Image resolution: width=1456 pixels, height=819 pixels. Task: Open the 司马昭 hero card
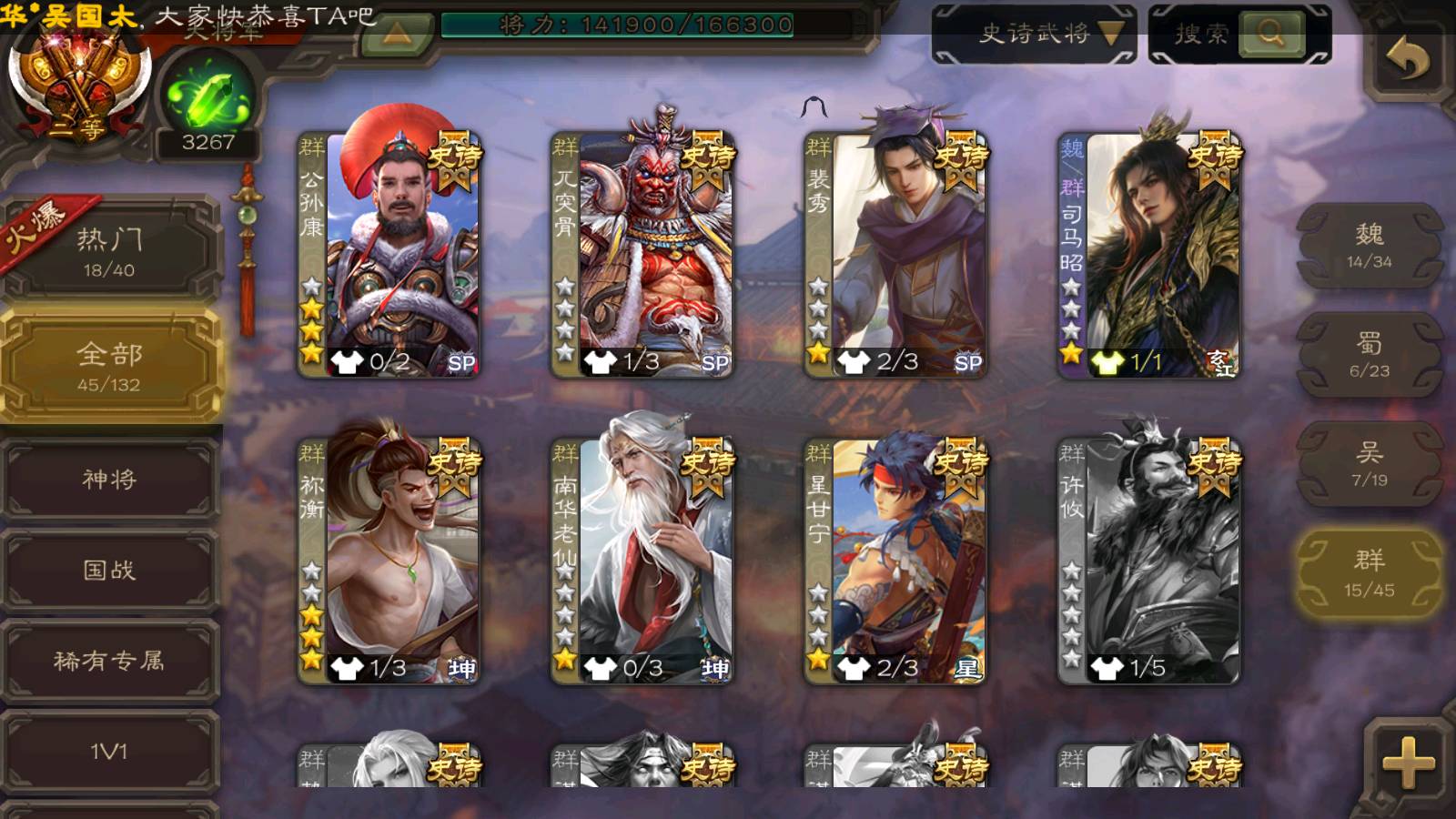1149,253
